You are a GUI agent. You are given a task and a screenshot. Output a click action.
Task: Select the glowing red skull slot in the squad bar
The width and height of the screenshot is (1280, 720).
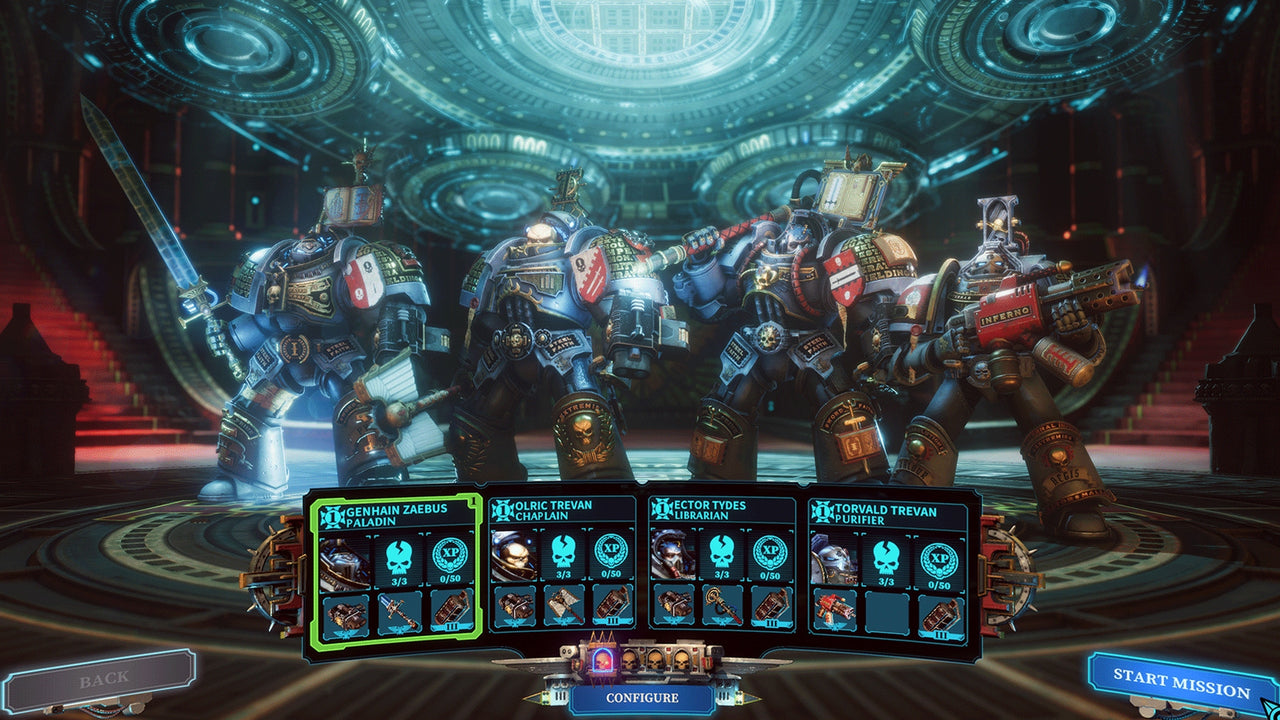601,660
